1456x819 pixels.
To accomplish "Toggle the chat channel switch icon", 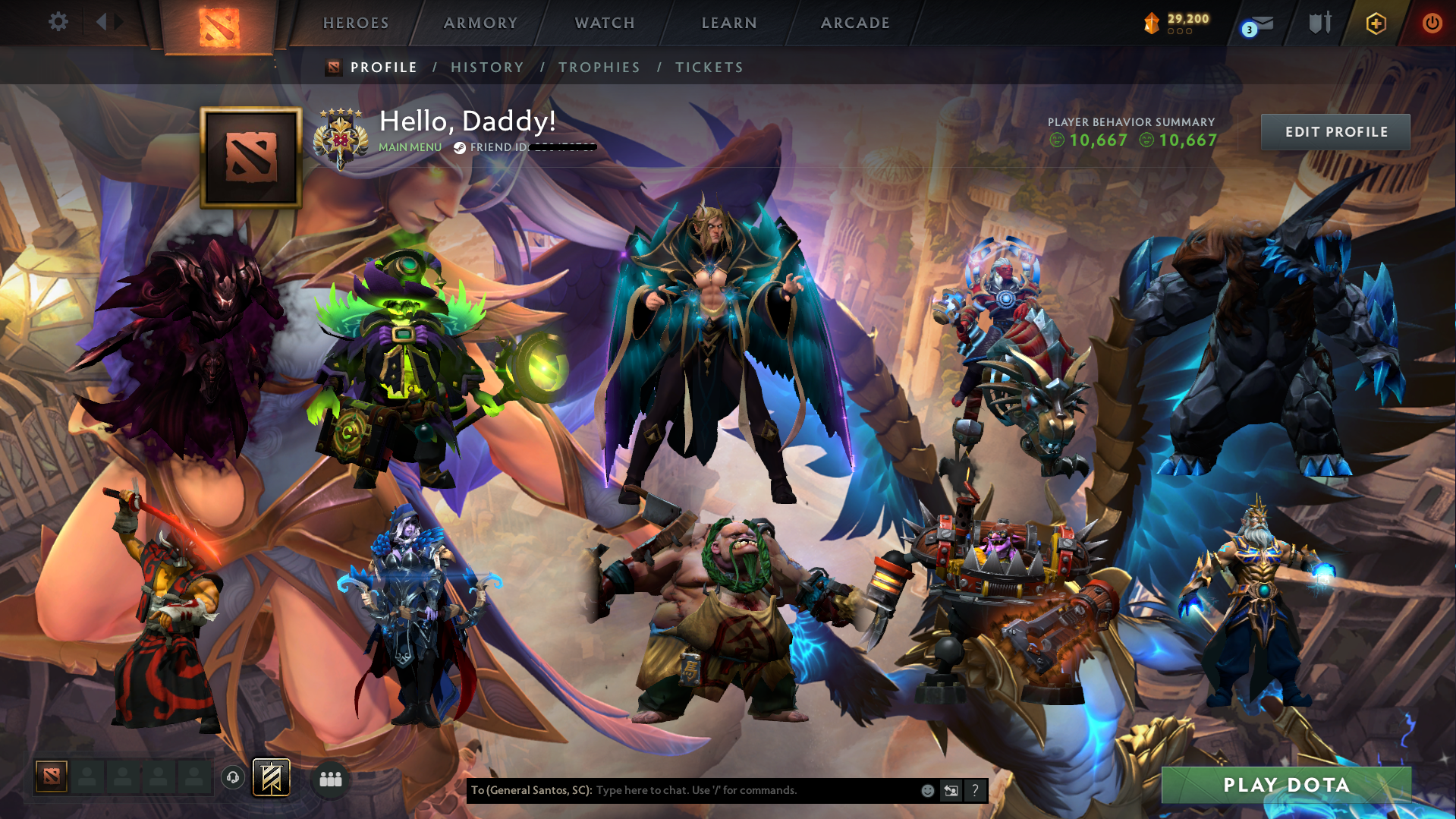I will pyautogui.click(x=951, y=790).
